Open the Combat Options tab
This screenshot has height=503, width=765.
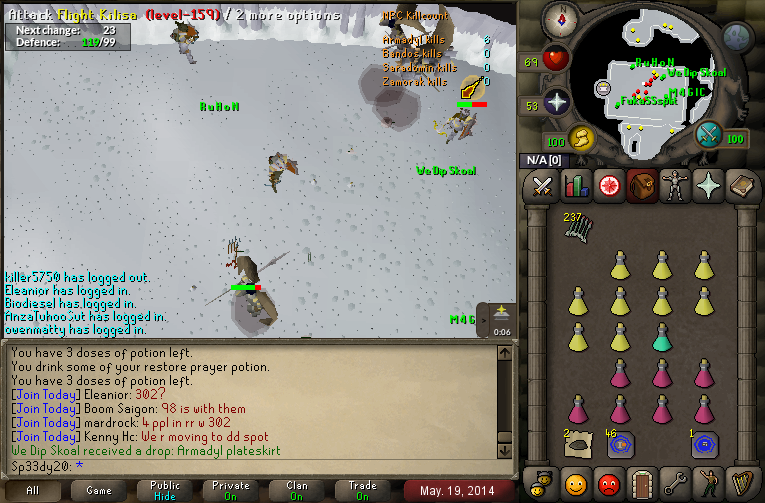click(x=542, y=187)
